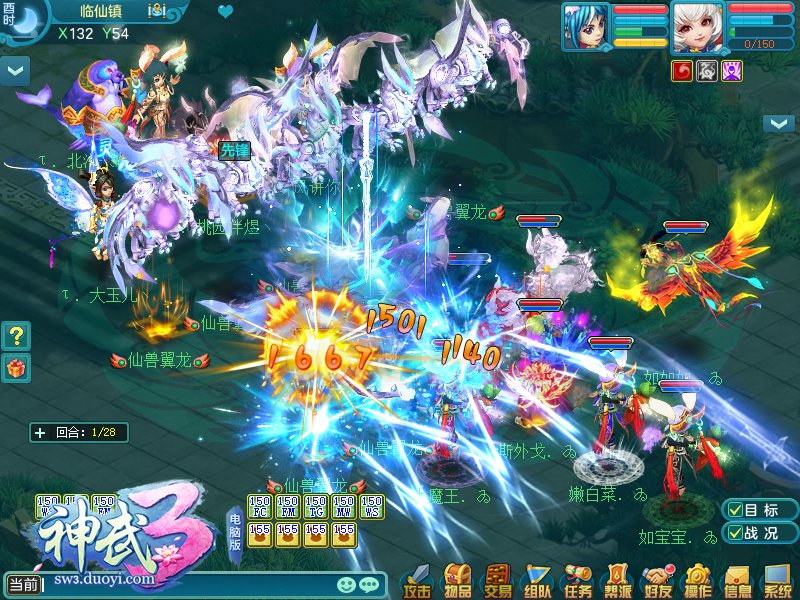This screenshot has width=800, height=600.
Task: Open the 物品 inventory chest
Action: point(458,580)
